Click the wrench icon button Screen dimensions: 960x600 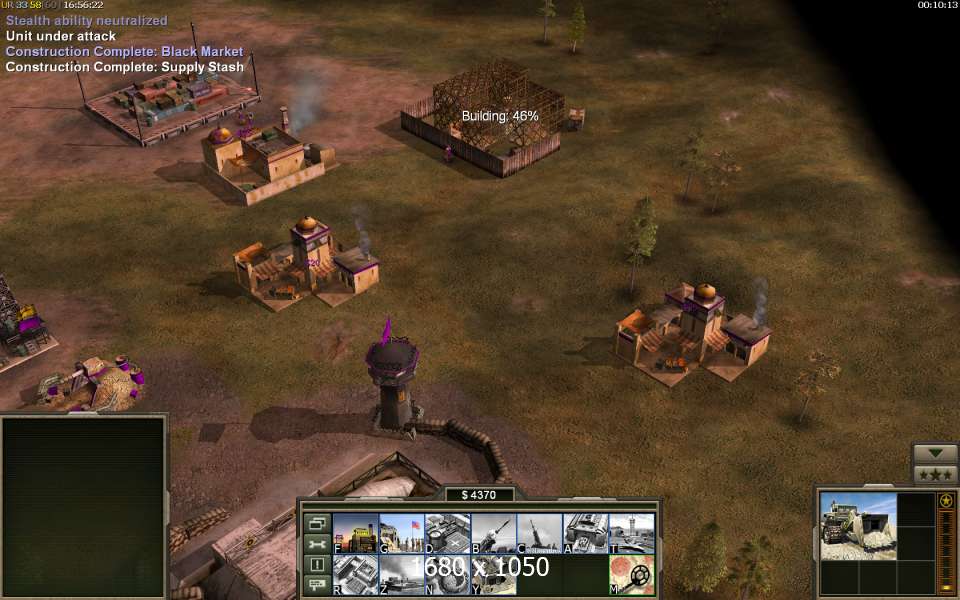[317, 544]
